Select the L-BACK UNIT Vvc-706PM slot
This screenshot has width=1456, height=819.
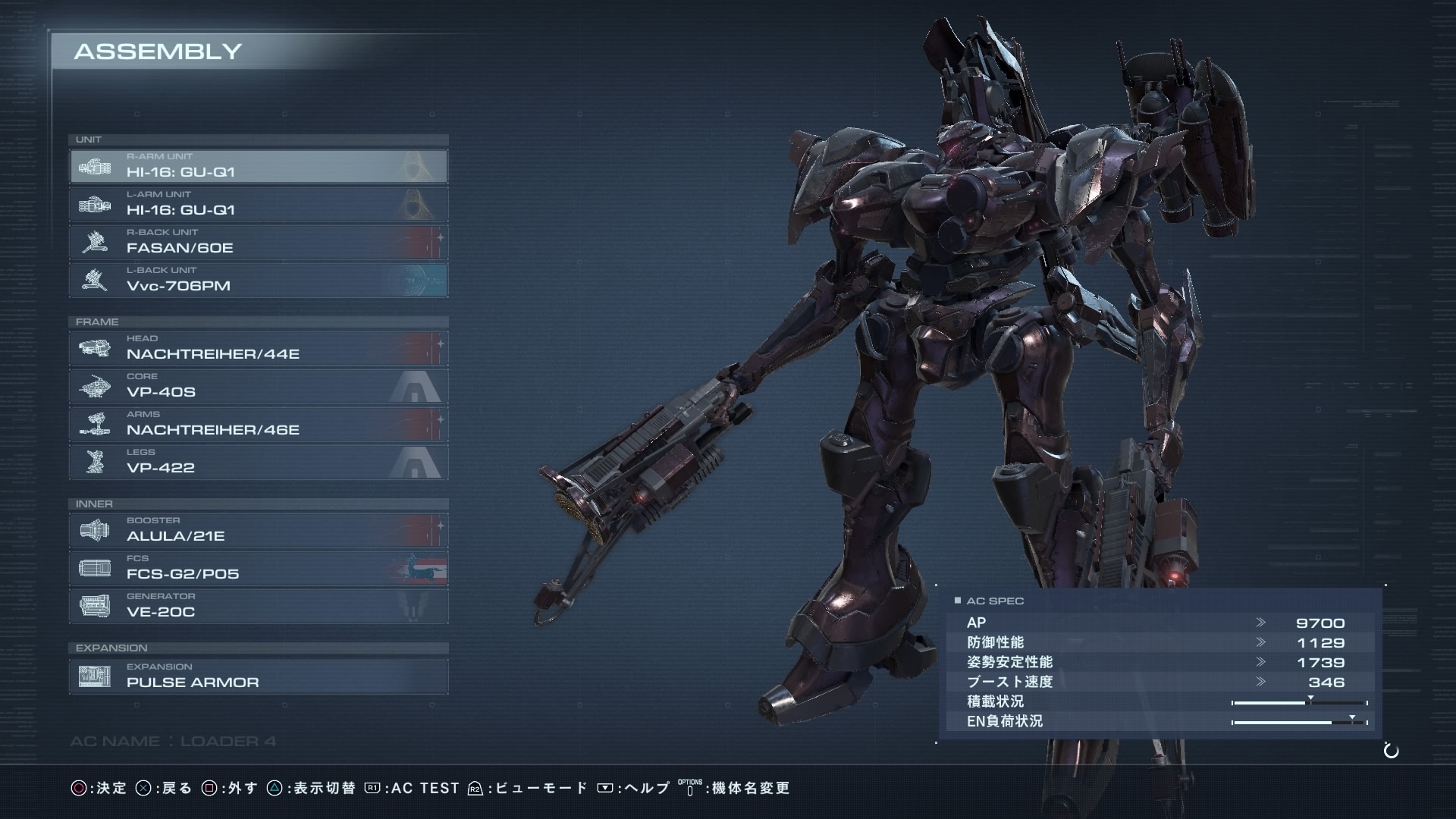258,280
